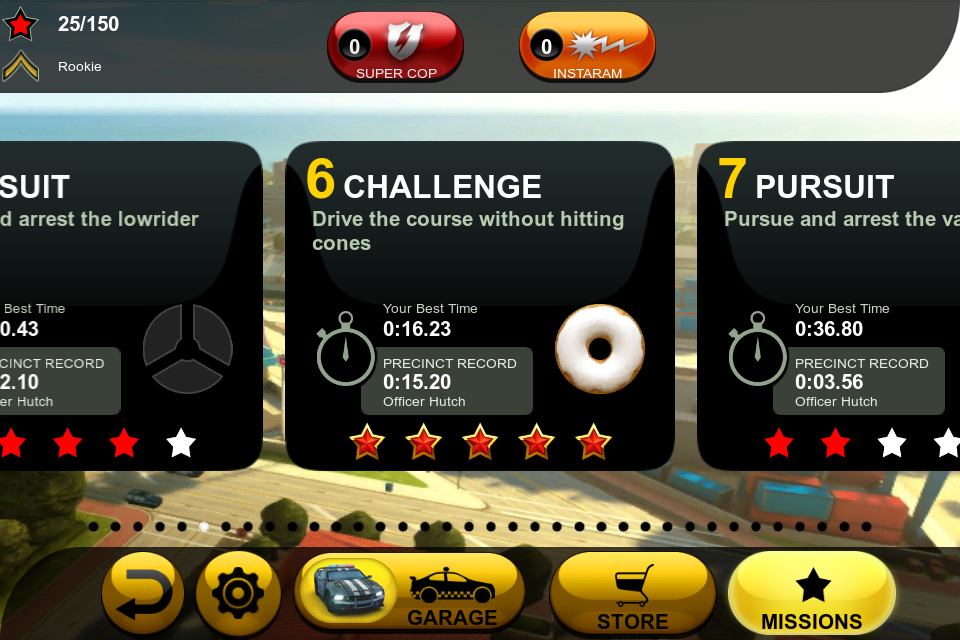The width and height of the screenshot is (960, 640).
Task: Activate the Super Cop power-up button
Action: tap(396, 47)
